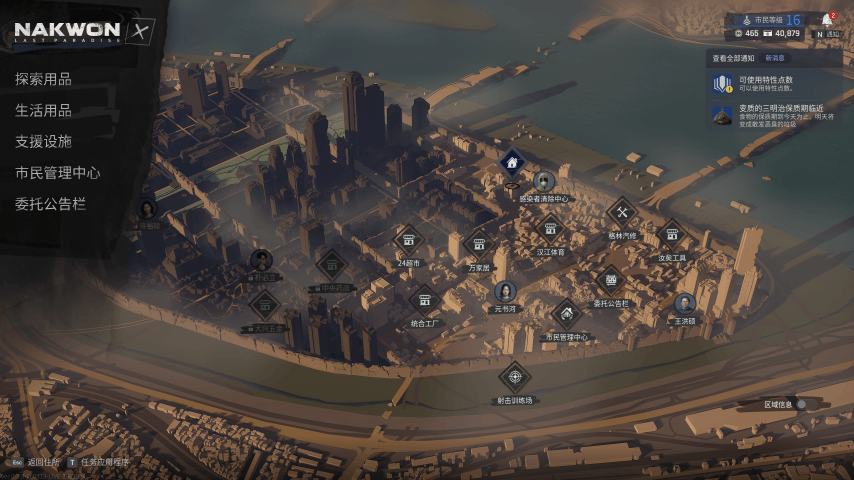Viewport: 854px width, 480px height.
Task: Open the notification bell icon
Action: (x=826, y=20)
